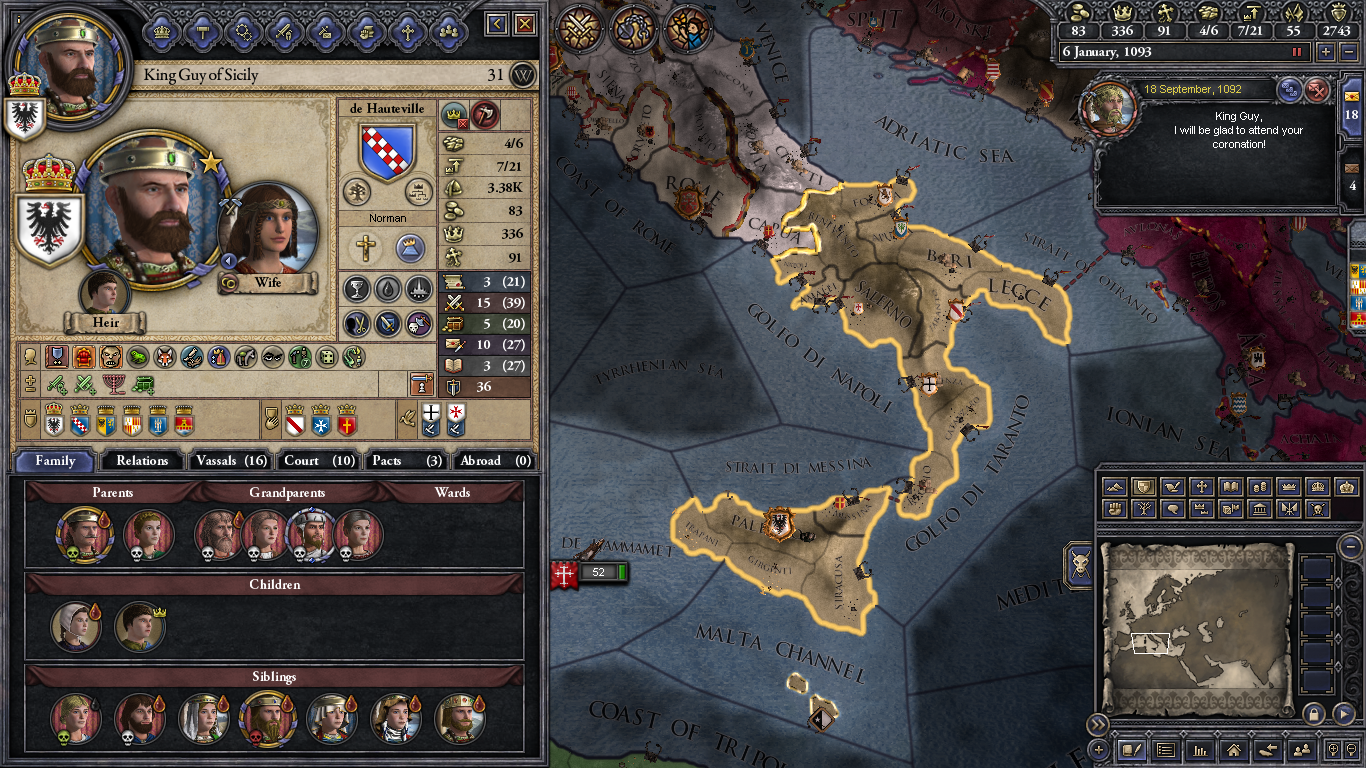Click the world minimap parchment
The height and width of the screenshot is (768, 1366).
1197,625
